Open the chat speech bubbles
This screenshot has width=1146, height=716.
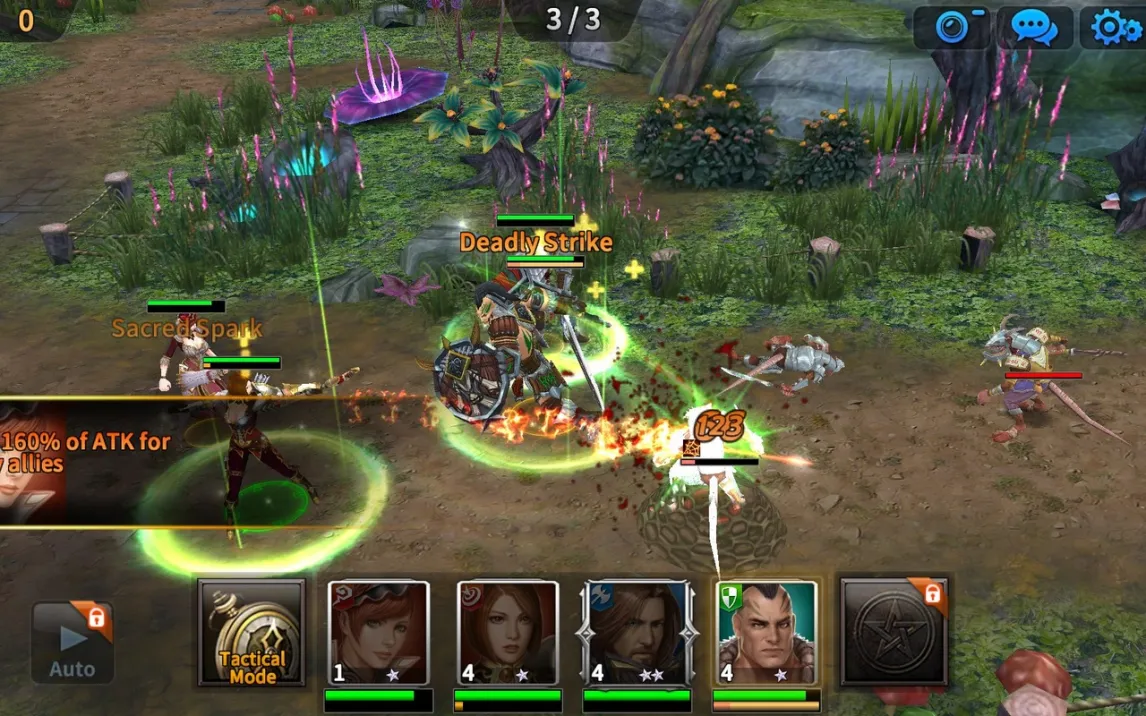point(1034,27)
